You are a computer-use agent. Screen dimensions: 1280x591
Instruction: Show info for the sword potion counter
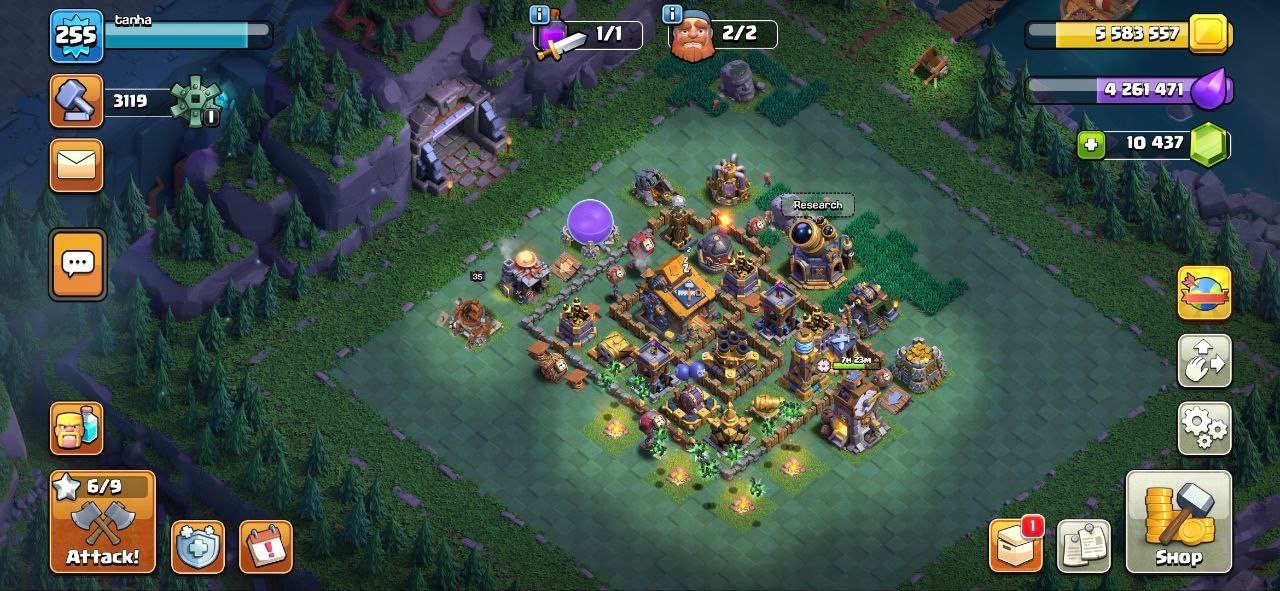(x=540, y=14)
